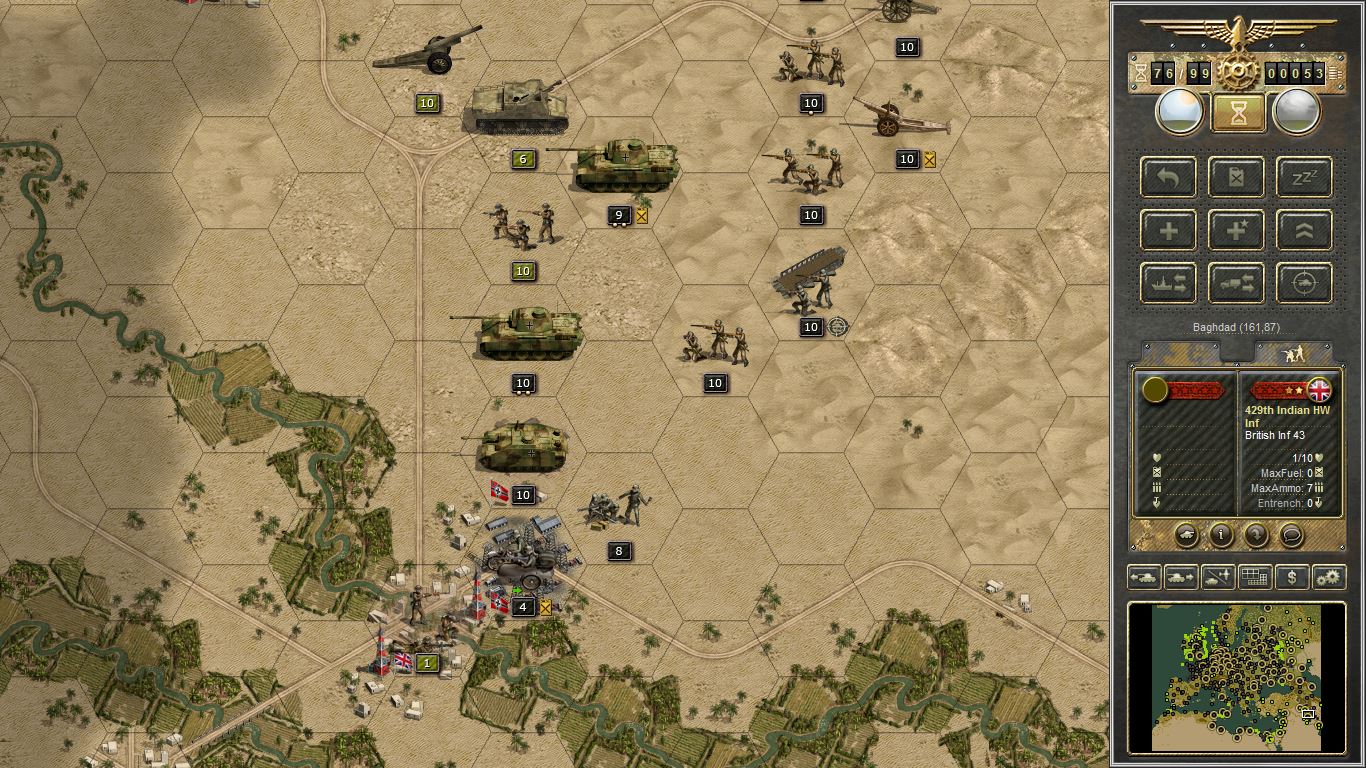
Task: Put the unit to sleep with zZz icon
Action: (1304, 177)
